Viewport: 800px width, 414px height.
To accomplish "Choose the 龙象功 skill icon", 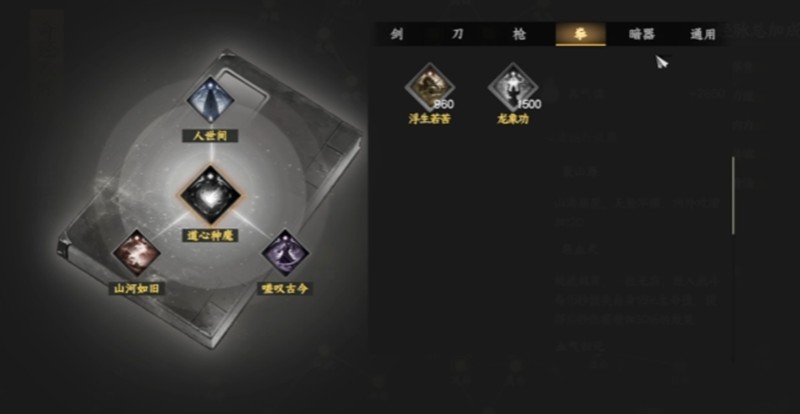I will pyautogui.click(x=512, y=88).
